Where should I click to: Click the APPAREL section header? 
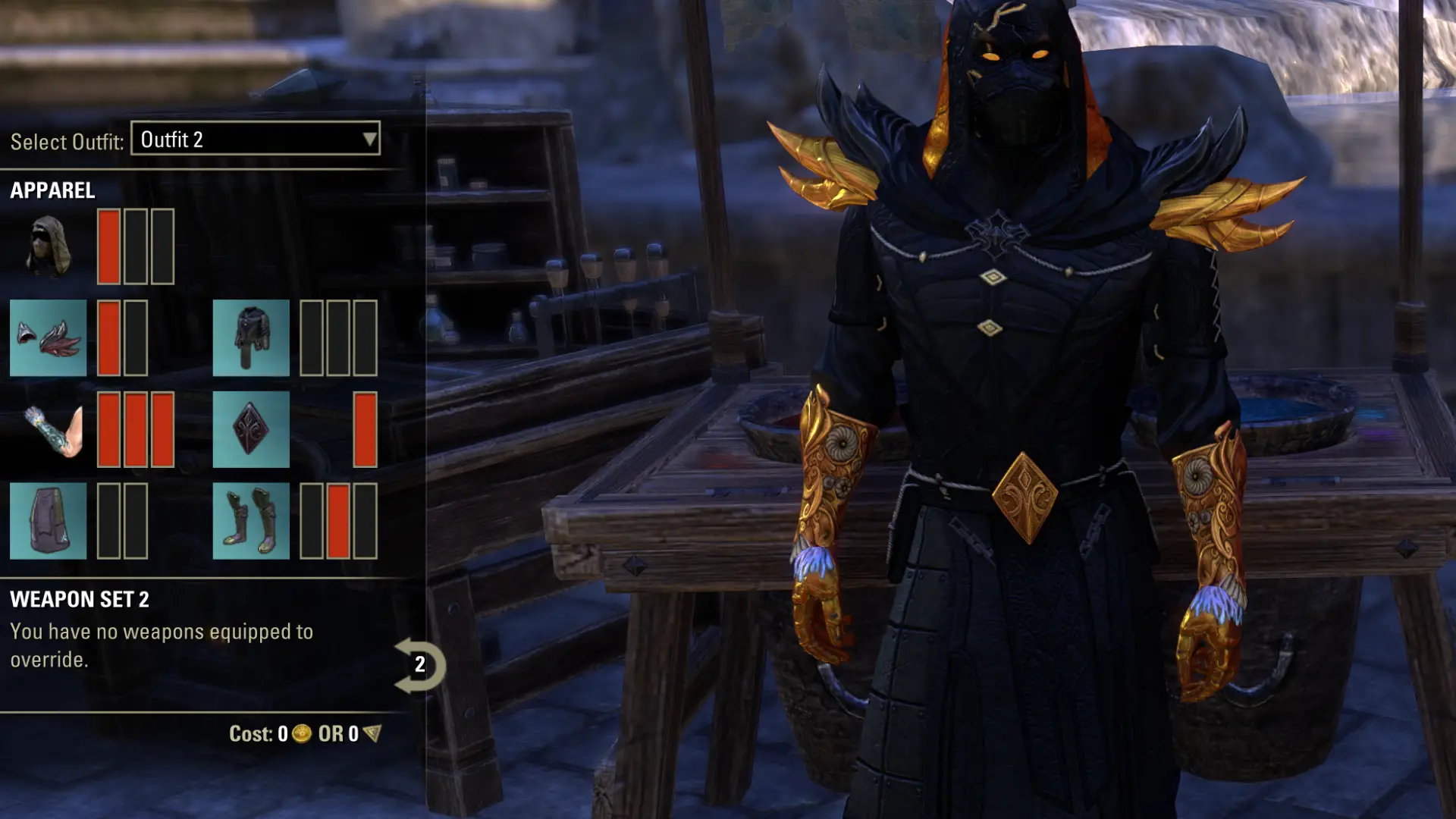click(52, 190)
